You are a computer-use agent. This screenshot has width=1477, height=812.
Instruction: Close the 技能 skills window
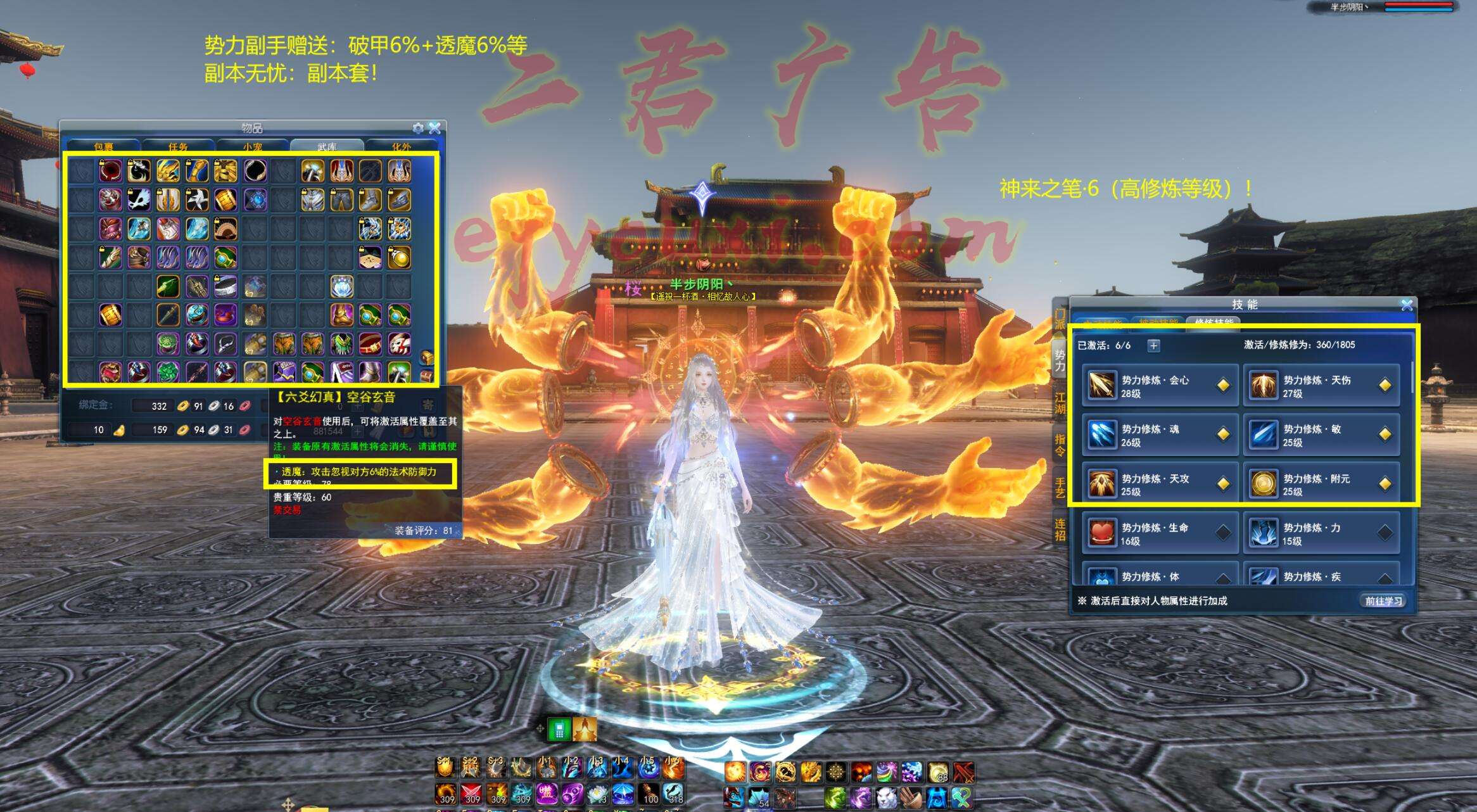1407,305
